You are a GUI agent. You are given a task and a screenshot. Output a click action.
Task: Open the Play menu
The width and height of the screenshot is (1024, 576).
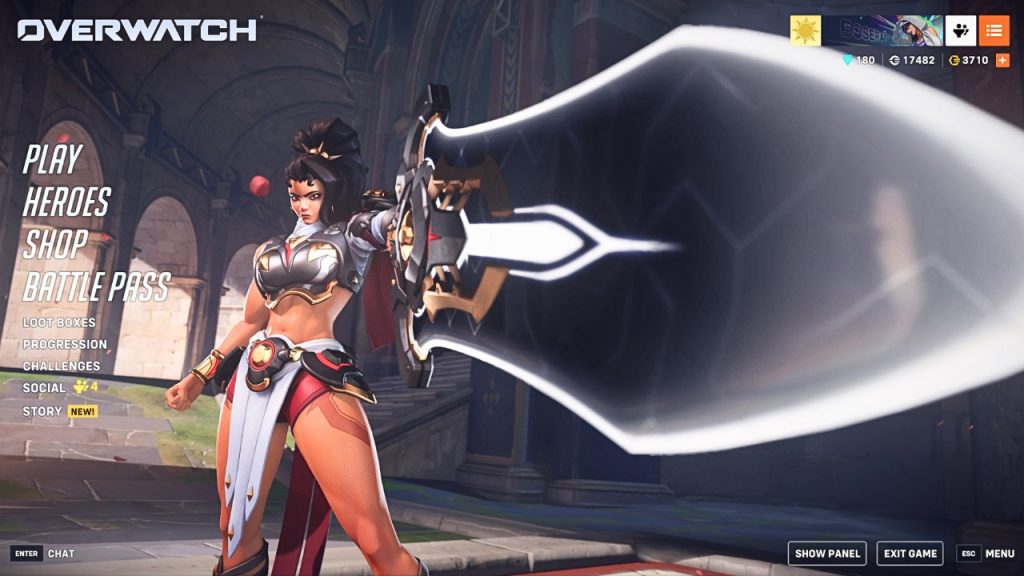[52, 159]
